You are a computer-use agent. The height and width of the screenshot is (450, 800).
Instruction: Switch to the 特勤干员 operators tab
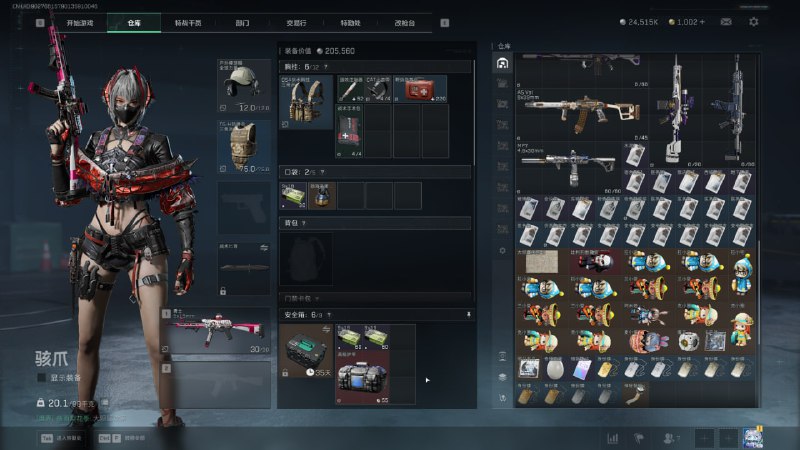(x=187, y=21)
